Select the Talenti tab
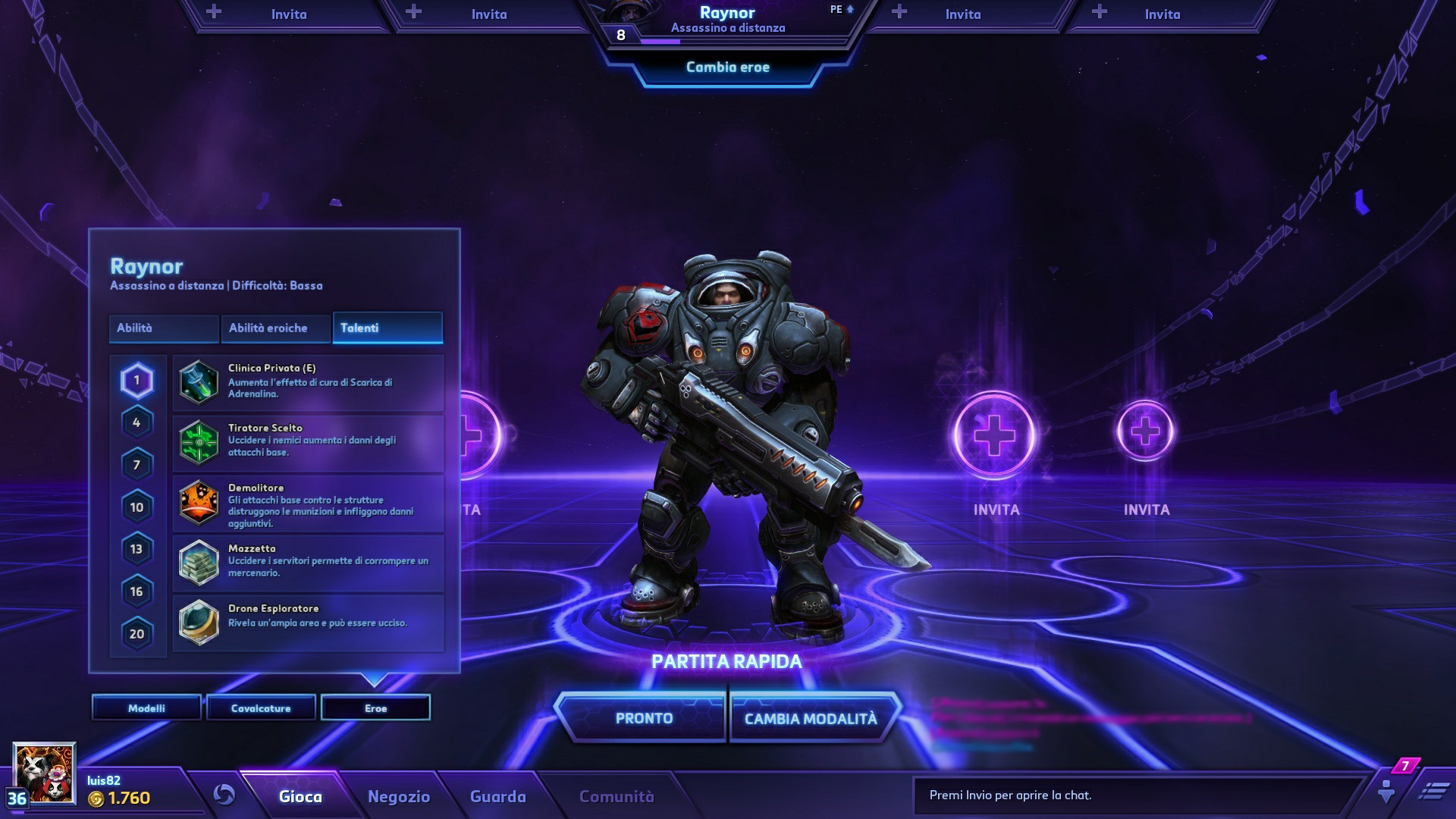Screen dimensions: 1456x819 387,328
